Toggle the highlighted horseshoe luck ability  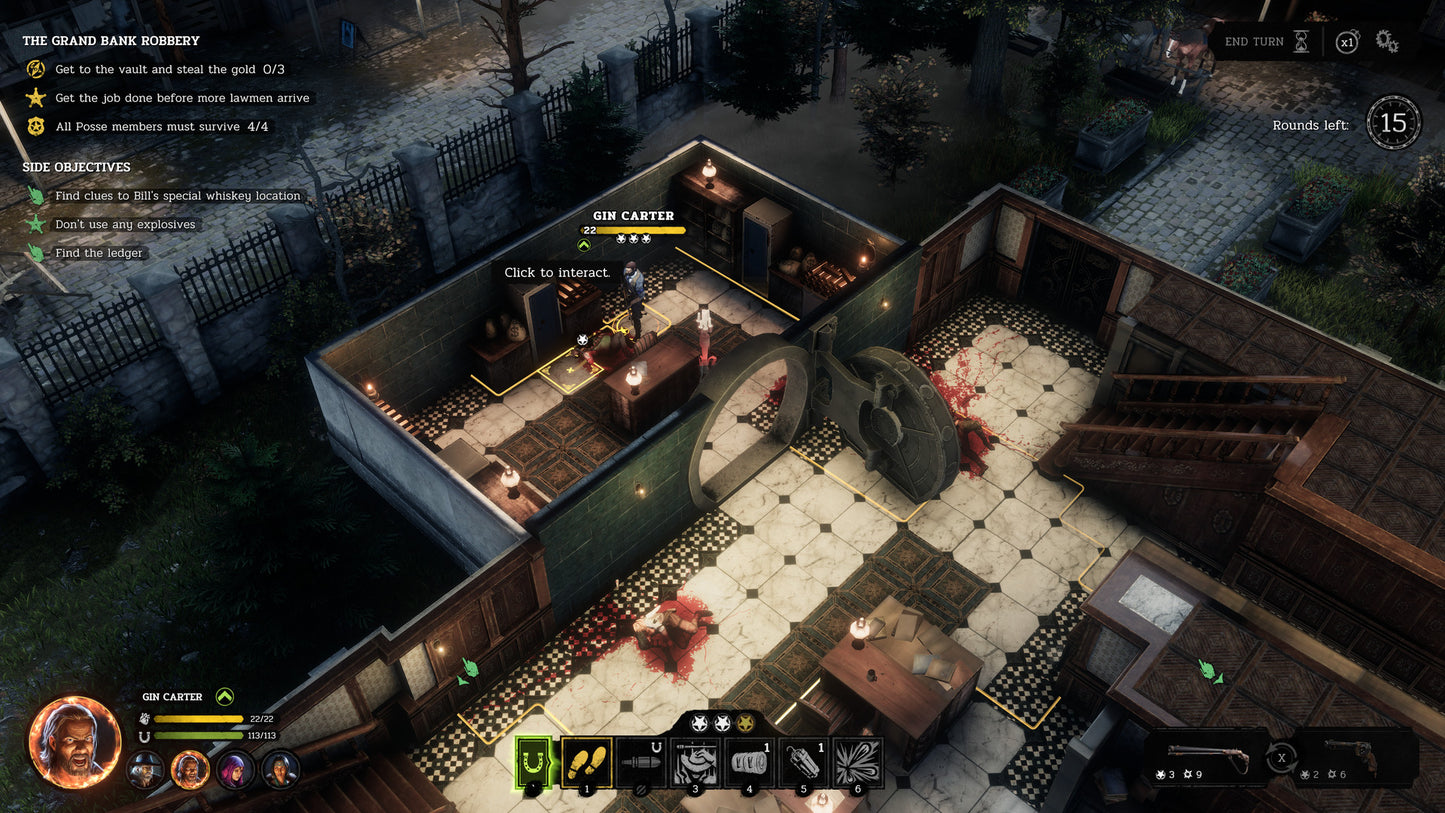[531, 763]
